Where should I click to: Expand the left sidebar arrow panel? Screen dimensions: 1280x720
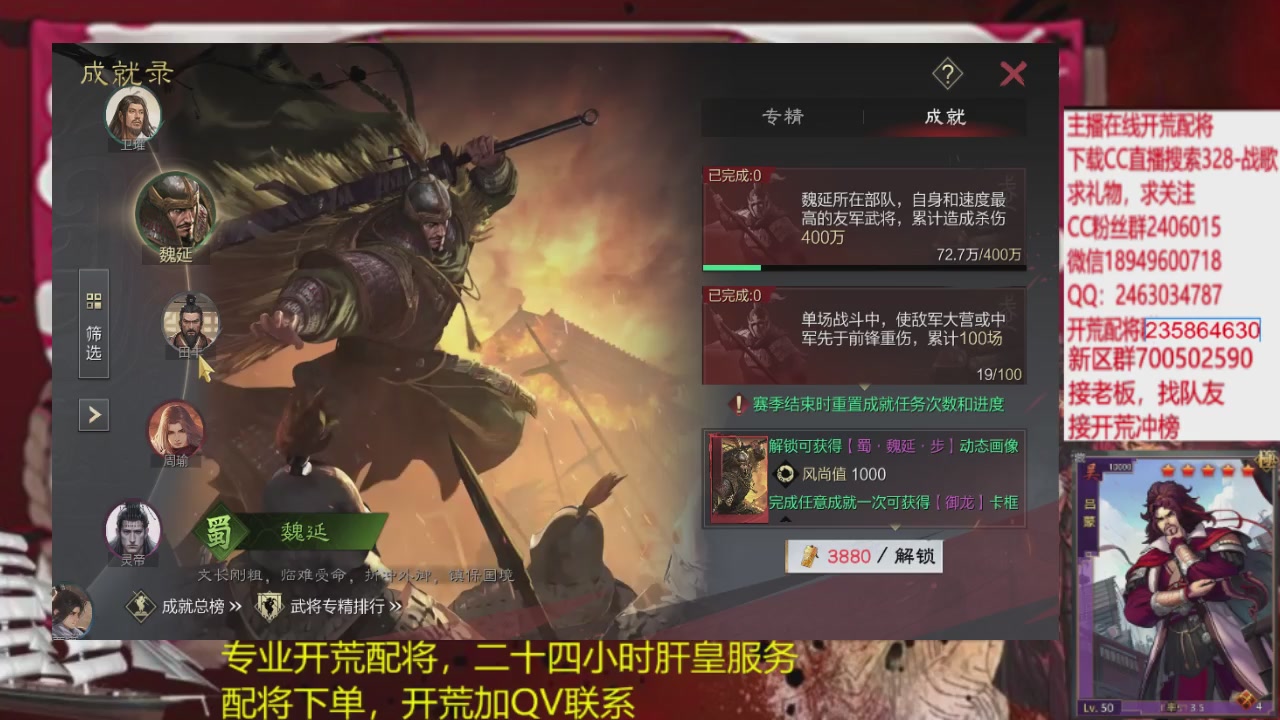[x=94, y=415]
